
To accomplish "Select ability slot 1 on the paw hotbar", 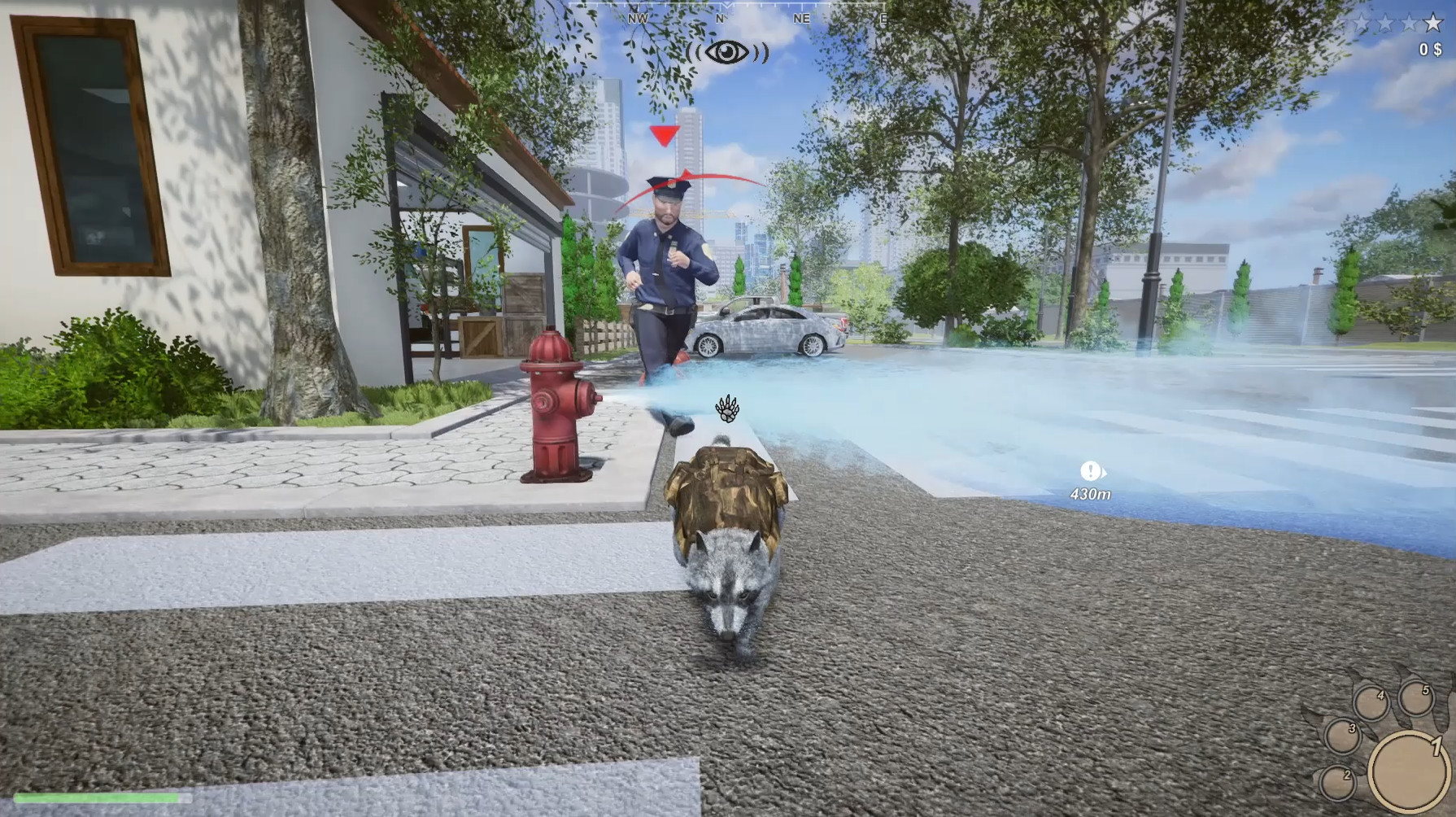I will (x=1410, y=771).
